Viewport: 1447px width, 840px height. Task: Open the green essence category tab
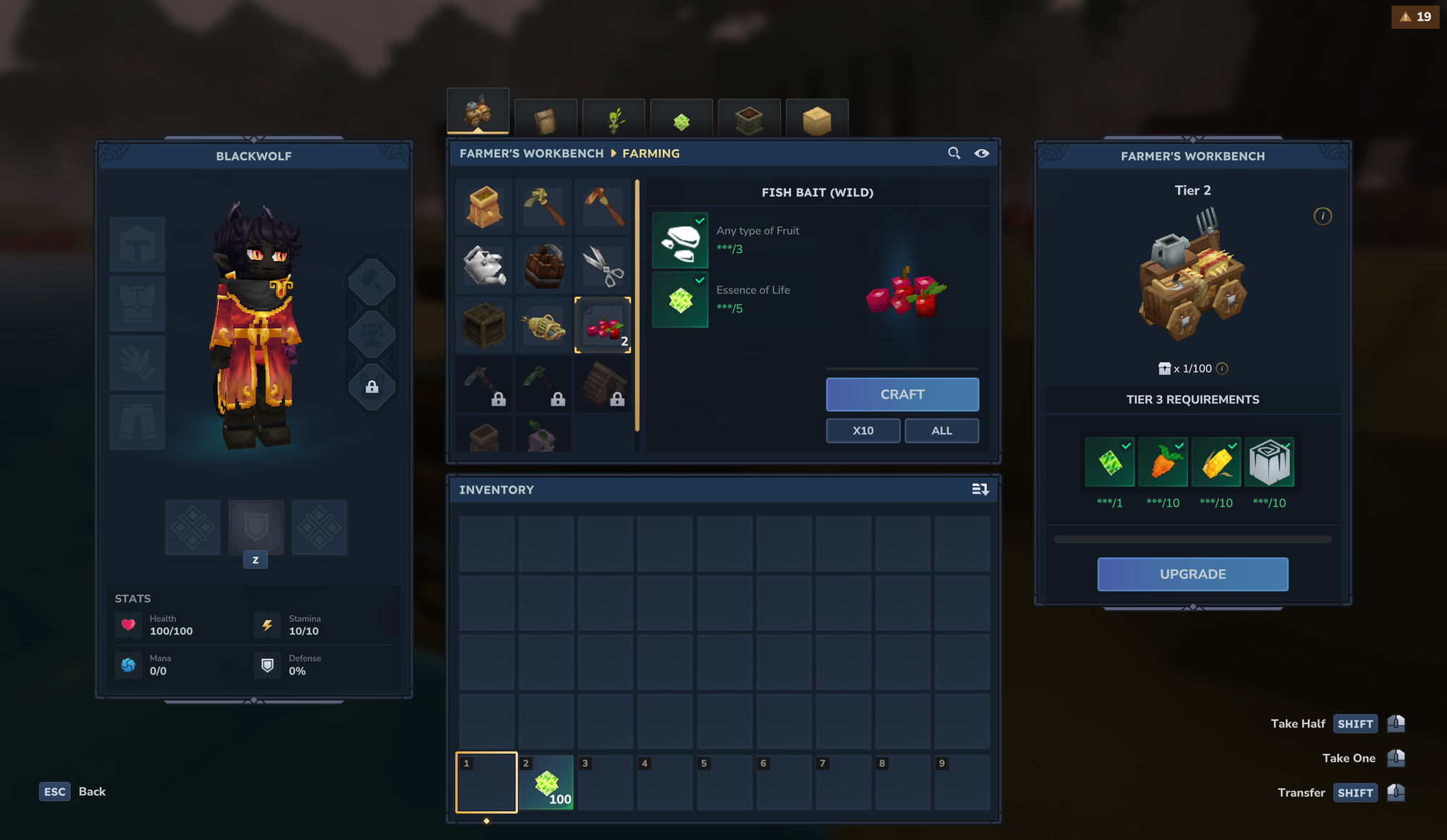[682, 119]
